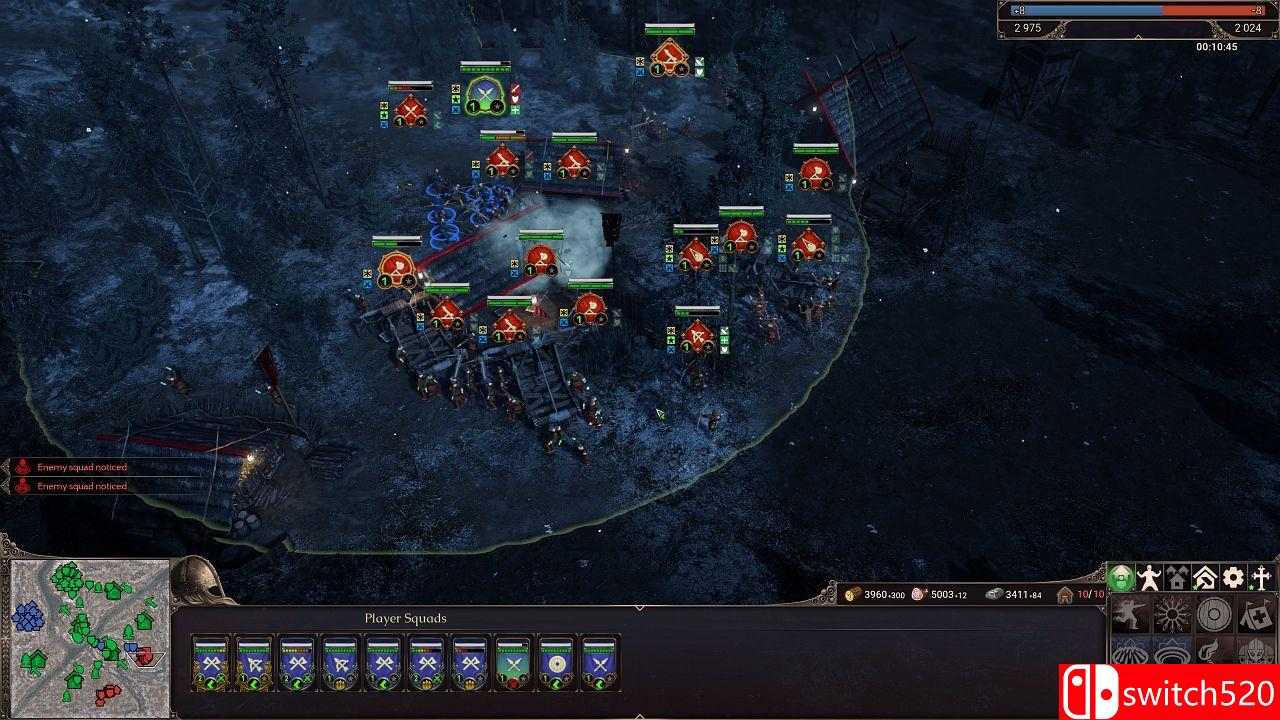Select the running villager population icon
Screen dimensions: 1280x720
click(1148, 577)
